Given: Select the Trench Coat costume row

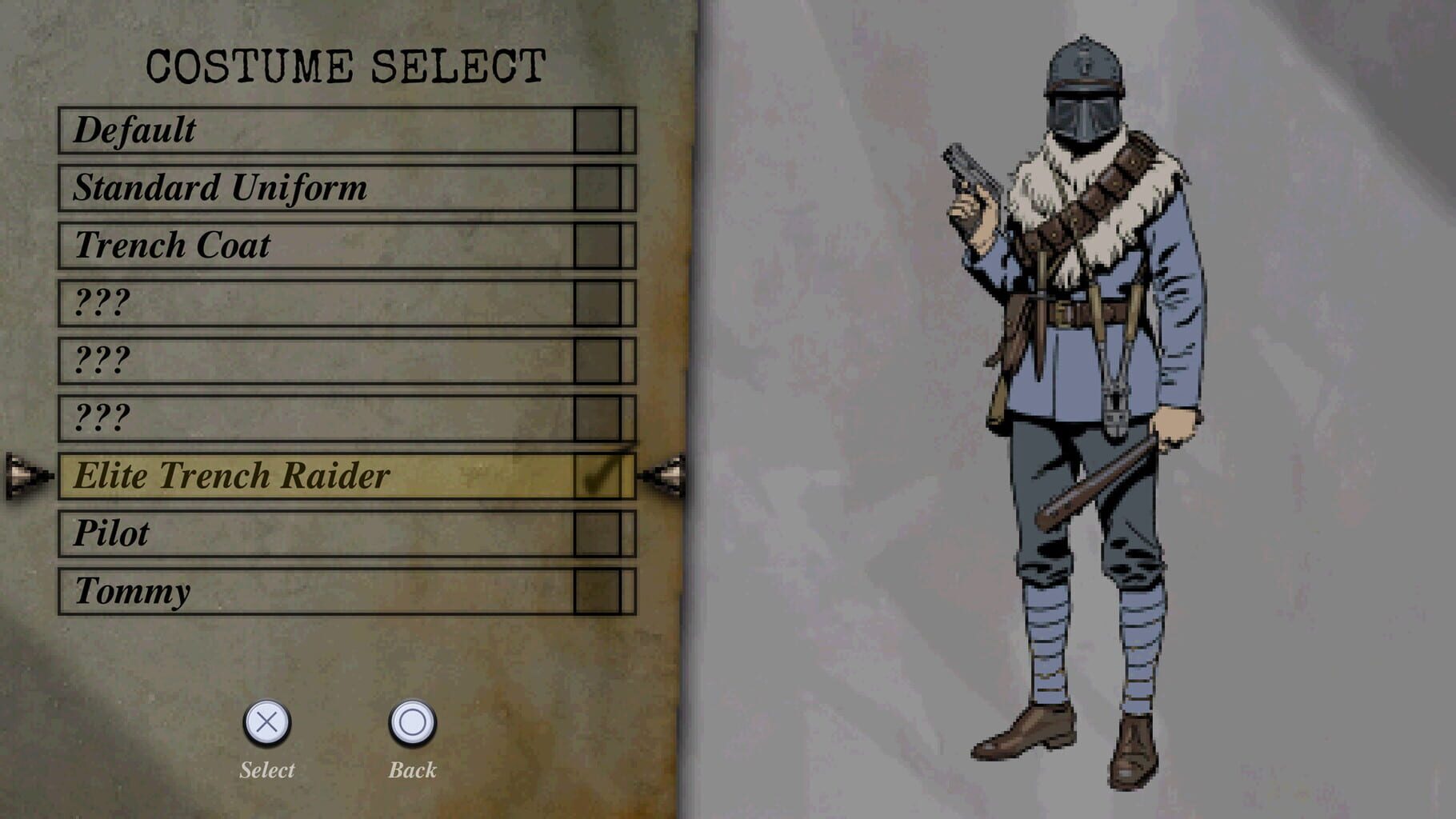Looking at the screenshot, I should pyautogui.click(x=320, y=245).
